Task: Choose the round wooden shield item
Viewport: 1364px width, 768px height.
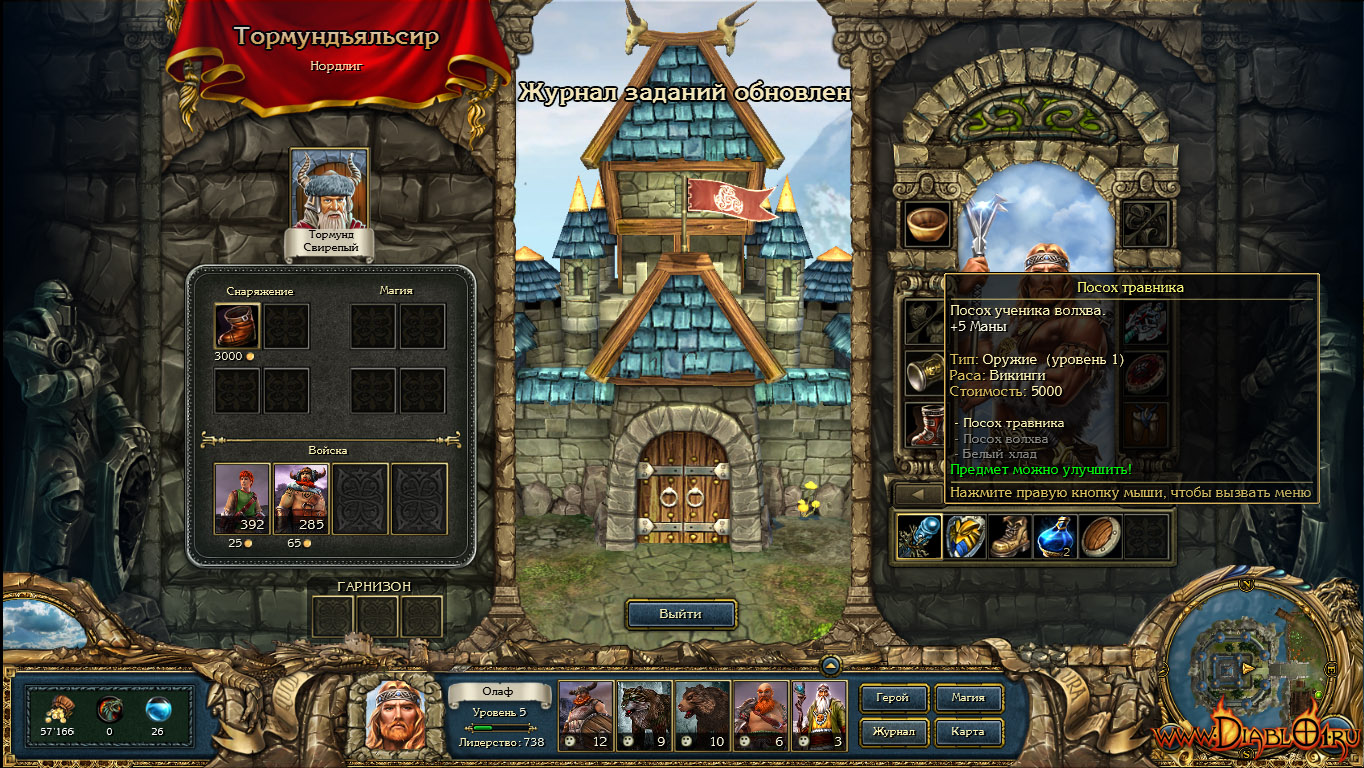Action: click(x=1101, y=537)
